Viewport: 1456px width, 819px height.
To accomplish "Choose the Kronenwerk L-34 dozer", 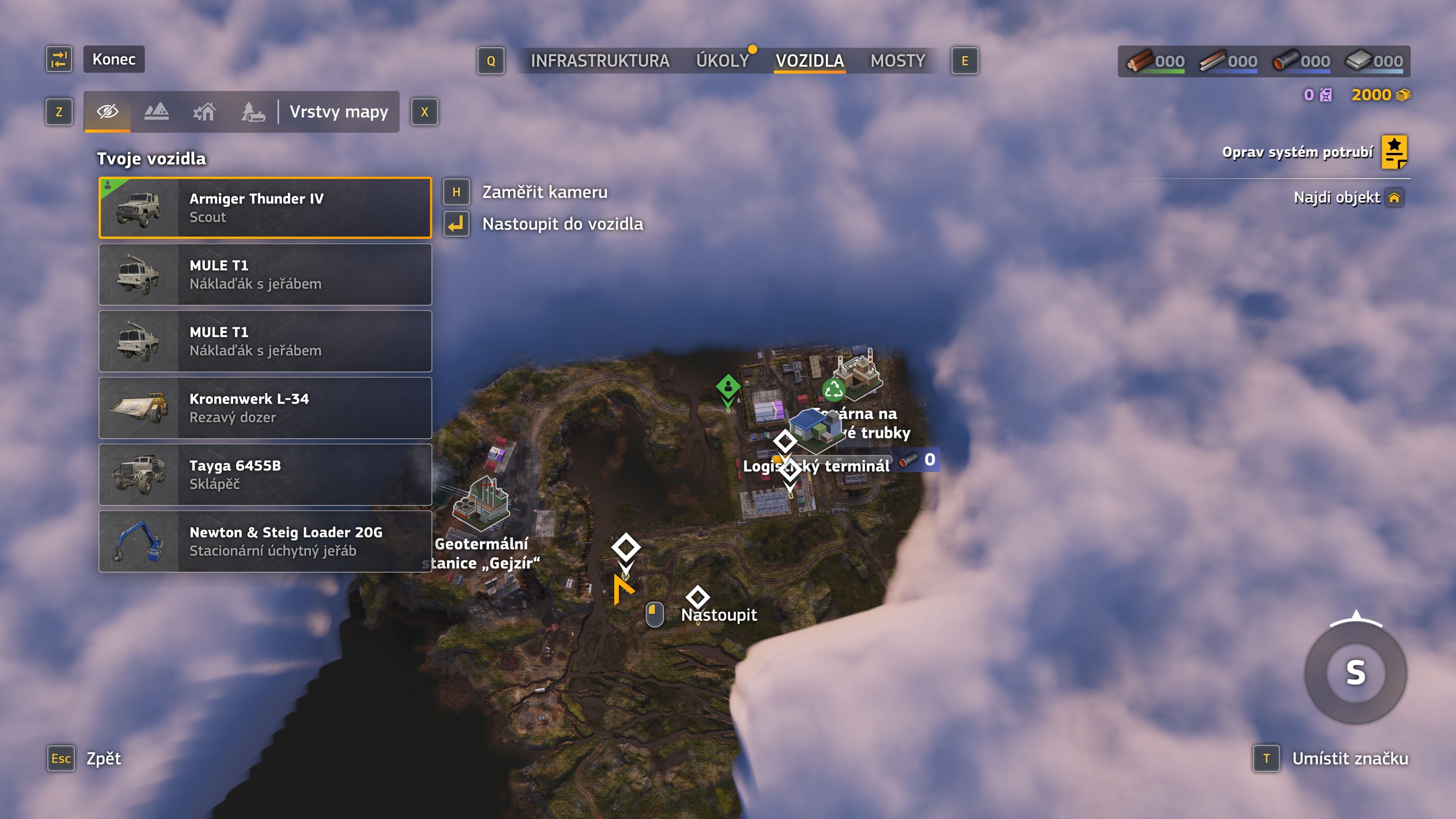I will 265,408.
